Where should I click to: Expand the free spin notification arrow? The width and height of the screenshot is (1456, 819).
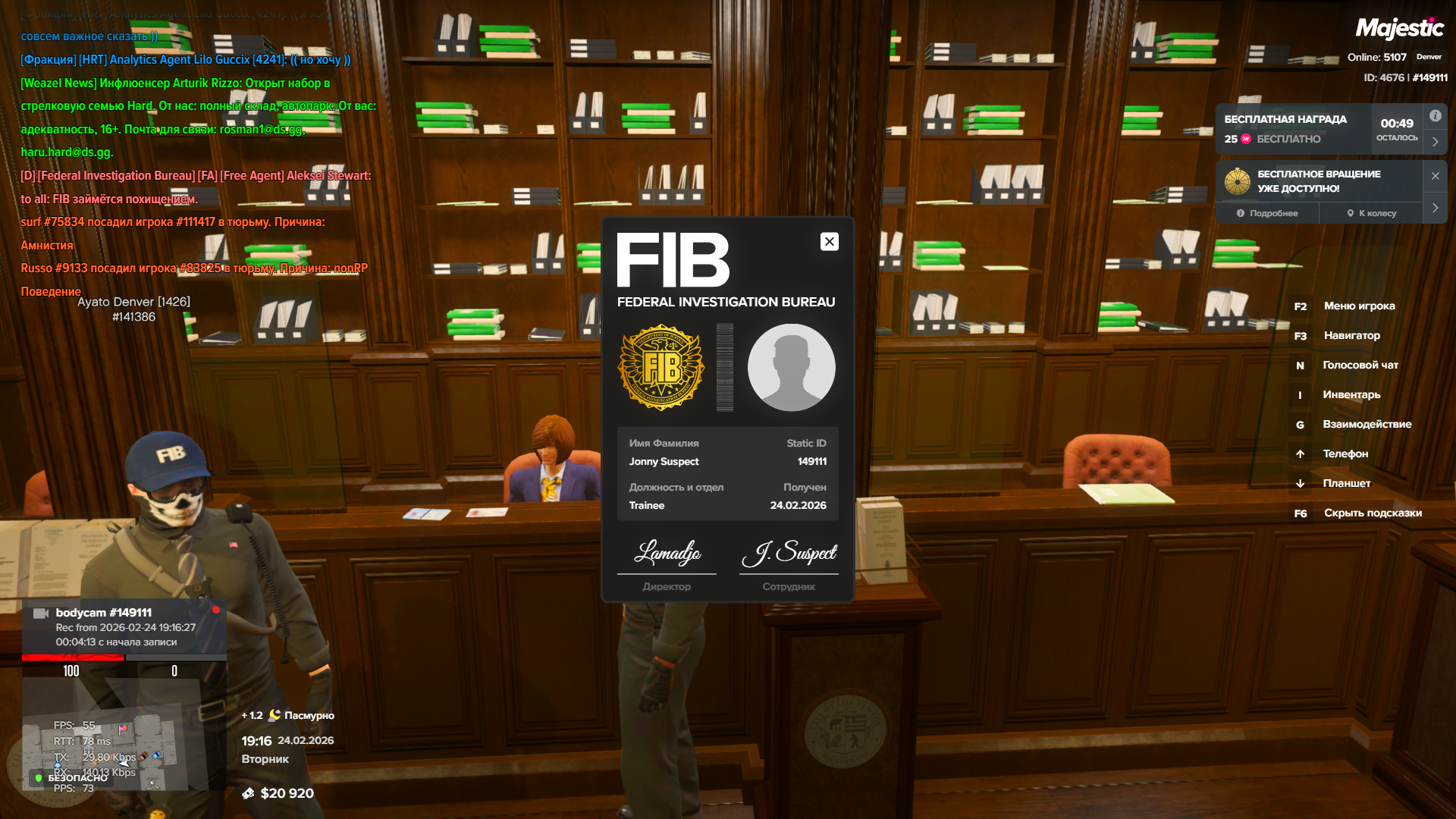1435,208
